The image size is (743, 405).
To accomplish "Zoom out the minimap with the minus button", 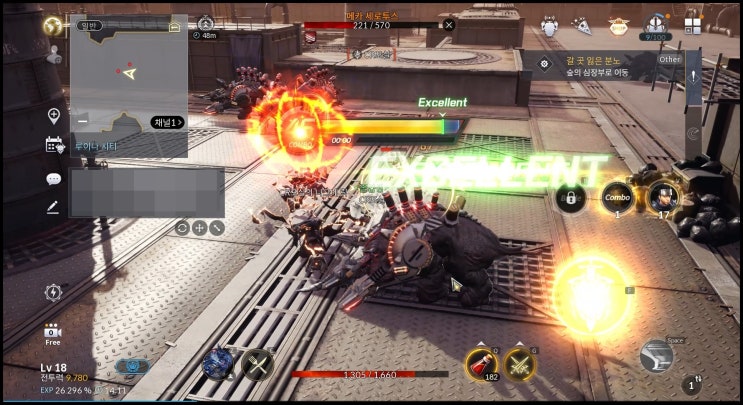I will pyautogui.click(x=82, y=122).
